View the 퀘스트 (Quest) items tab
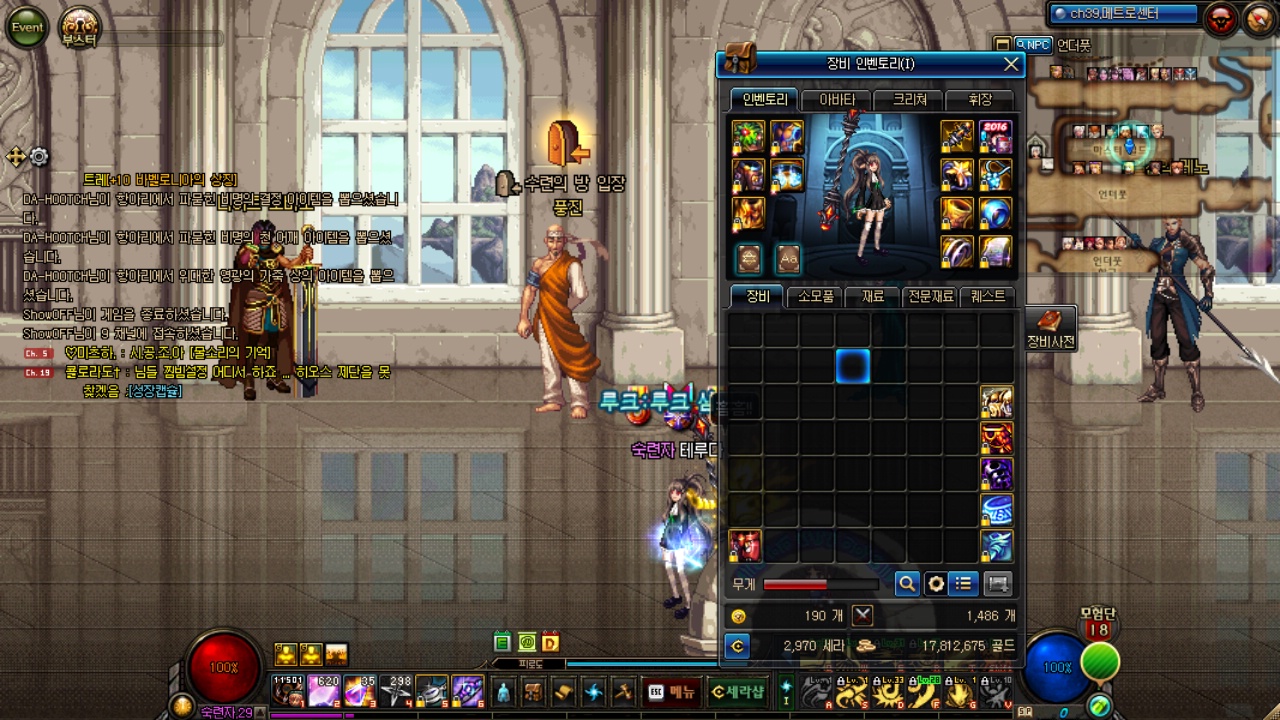 click(x=987, y=297)
